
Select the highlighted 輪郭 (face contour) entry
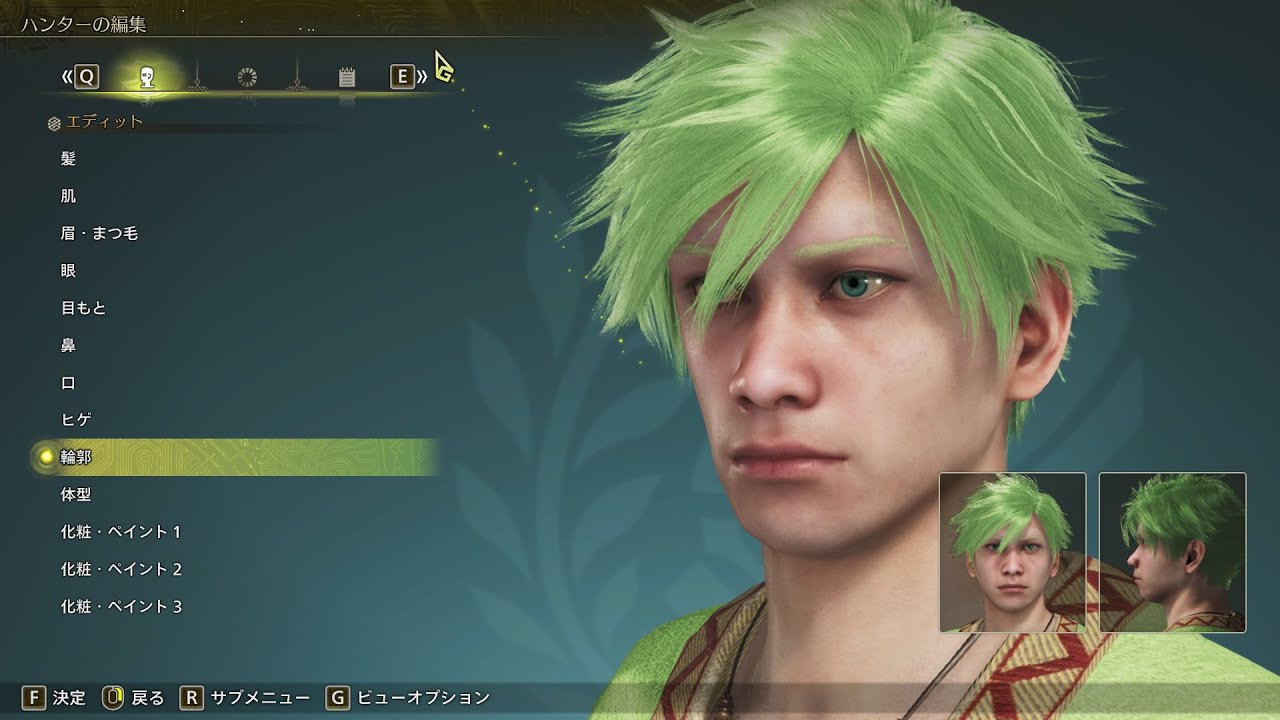click(76, 457)
